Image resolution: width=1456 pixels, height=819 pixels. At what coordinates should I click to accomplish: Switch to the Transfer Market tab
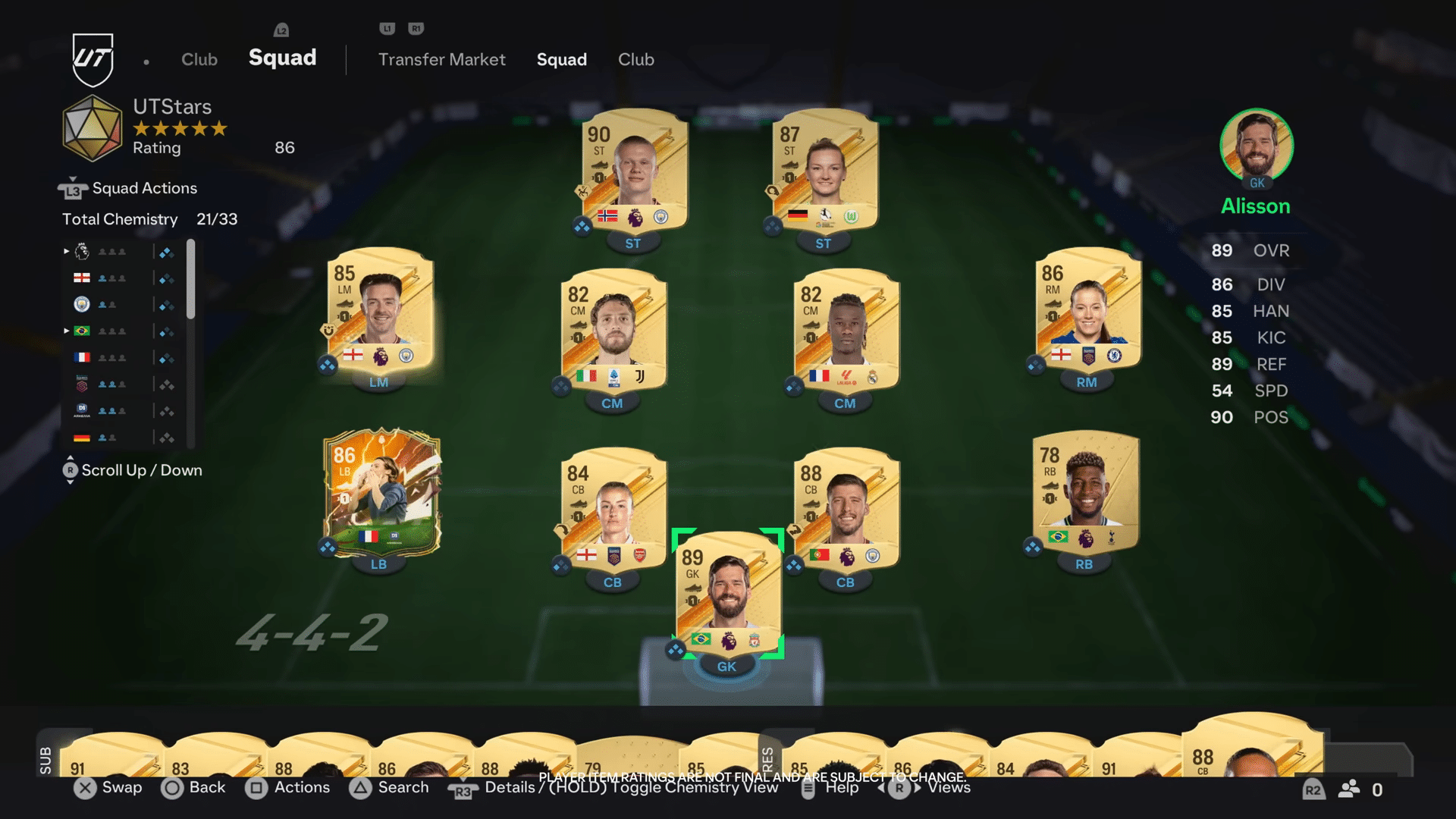[x=442, y=59]
